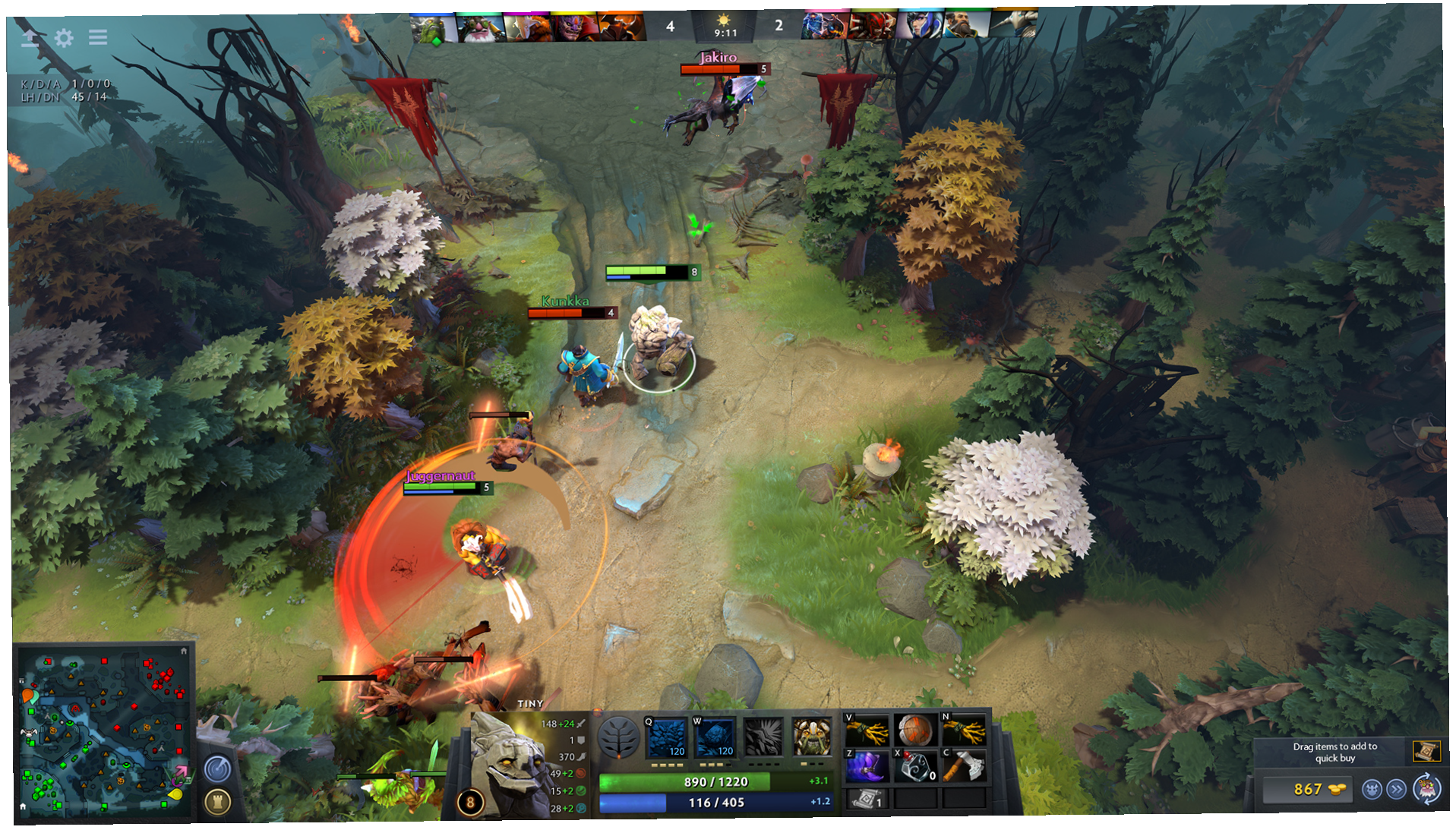Open the hamburger menu in top-left

98,37
